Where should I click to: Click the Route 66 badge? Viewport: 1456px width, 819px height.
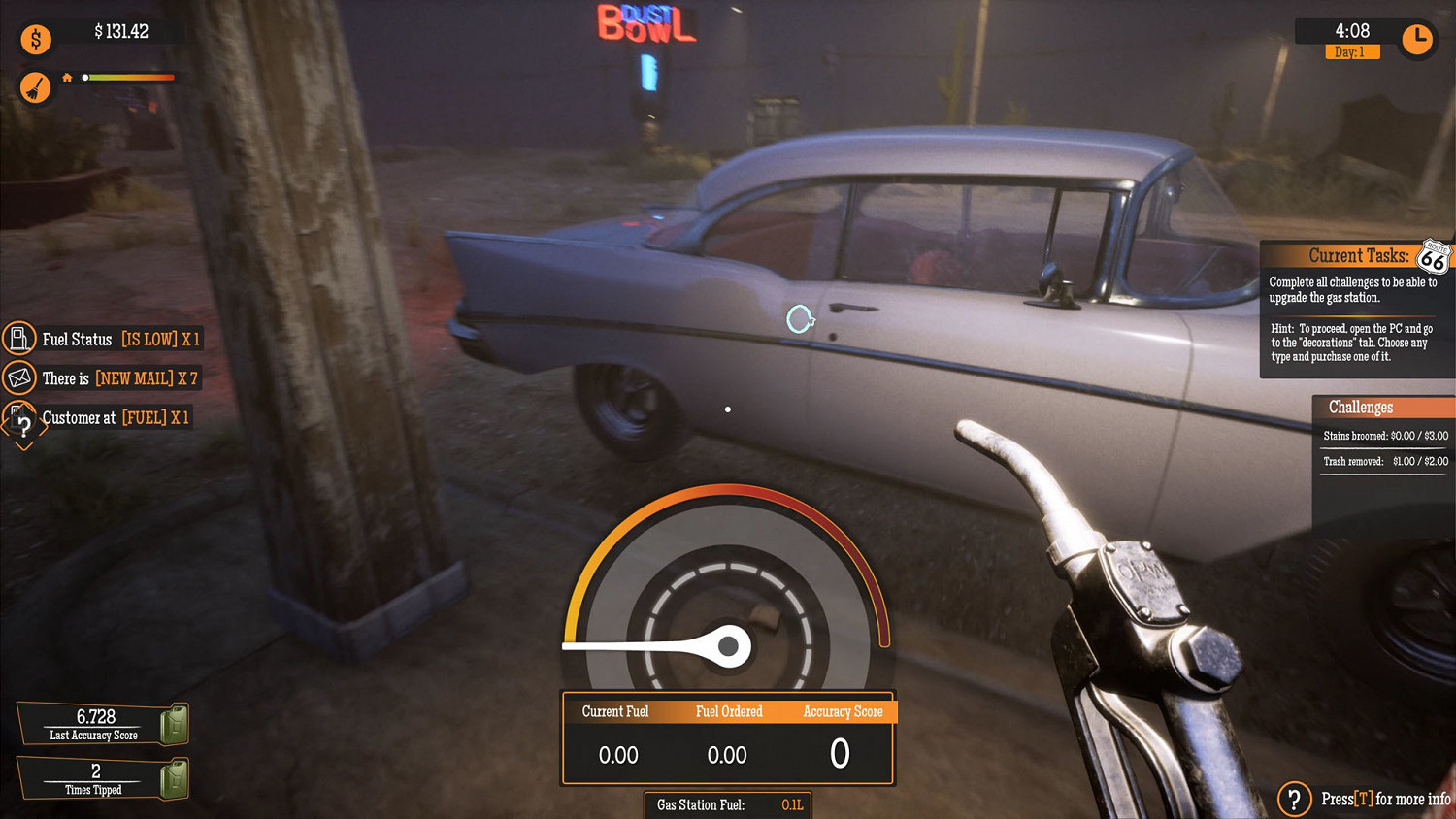click(x=1433, y=258)
